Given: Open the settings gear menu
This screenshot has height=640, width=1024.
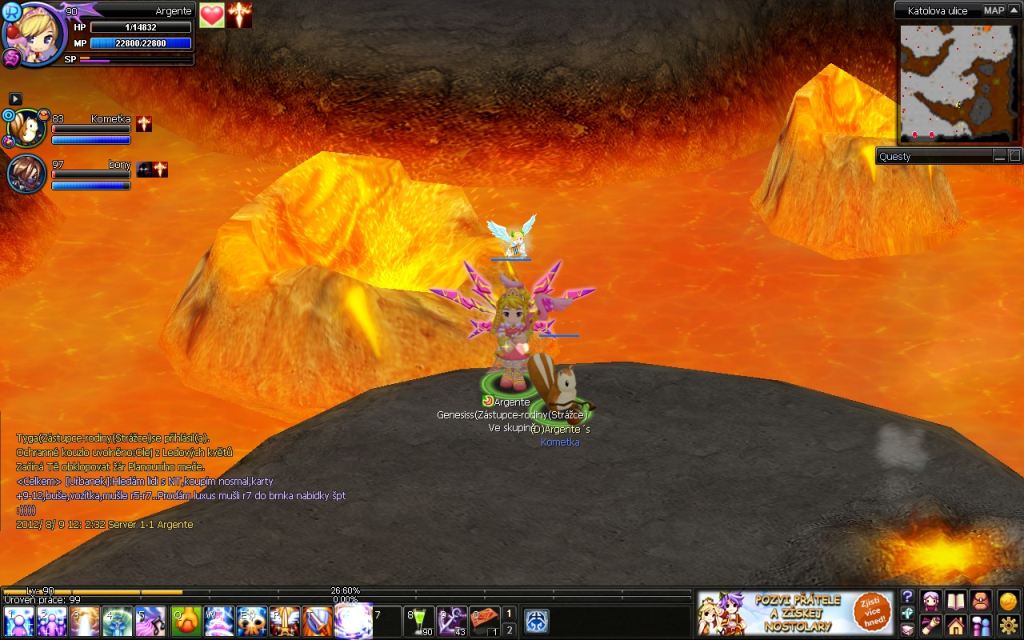Looking at the screenshot, I should (x=1007, y=626).
